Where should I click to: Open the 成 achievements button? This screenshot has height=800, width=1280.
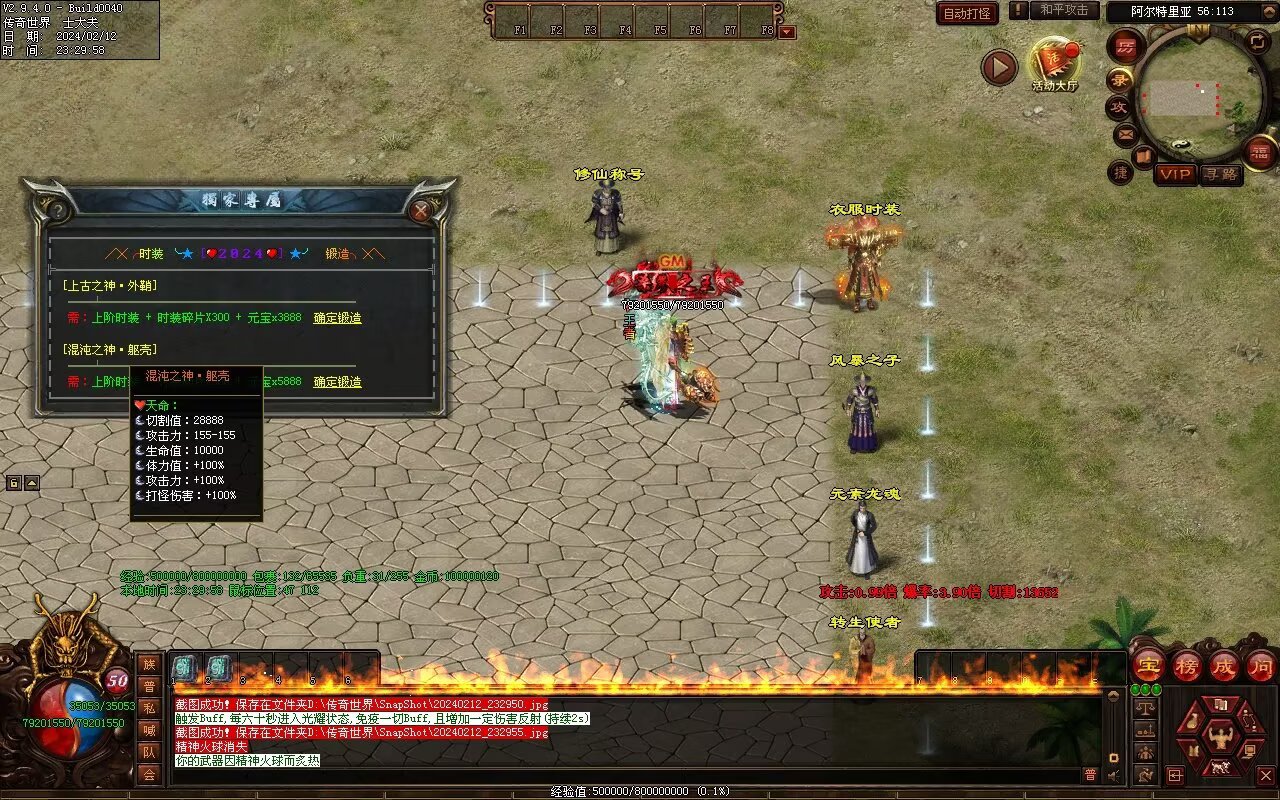(x=1223, y=665)
